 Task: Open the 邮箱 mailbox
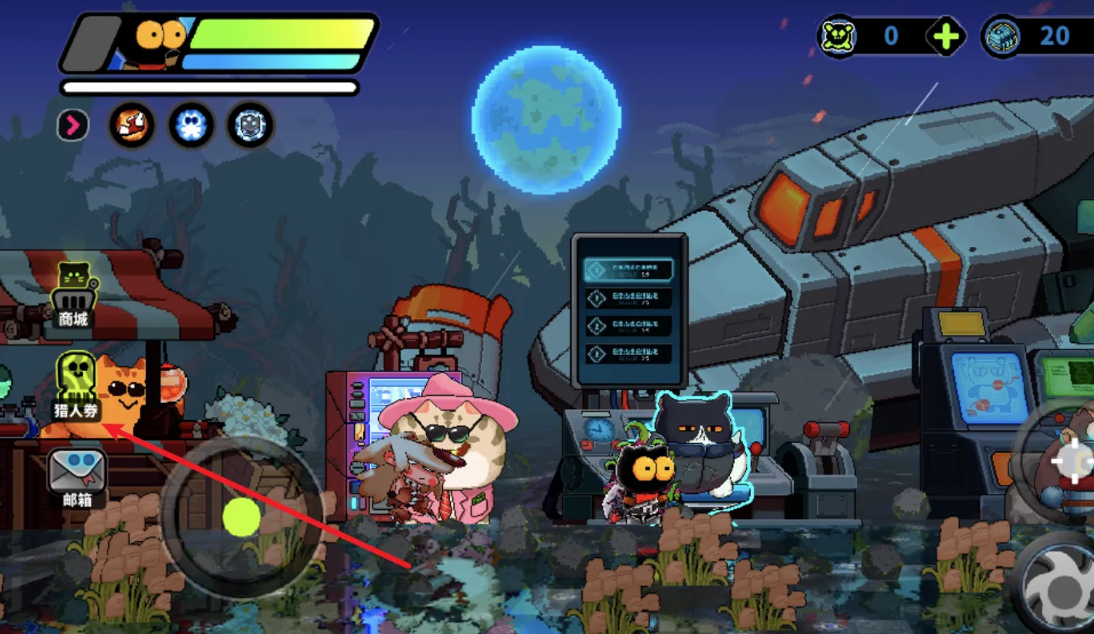(x=77, y=476)
